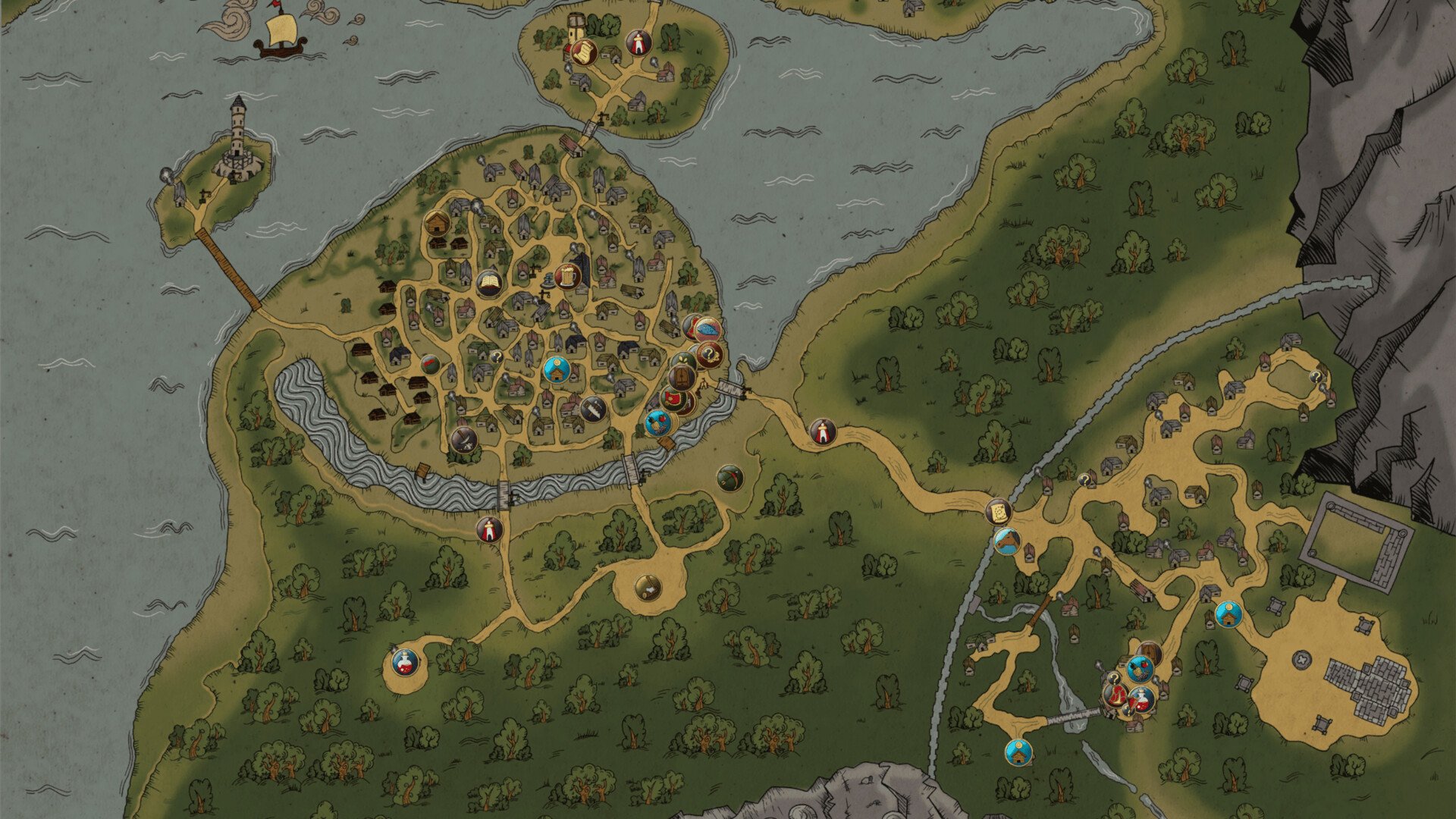
Task: Select the caped figure marker on northern island
Action: click(x=639, y=43)
